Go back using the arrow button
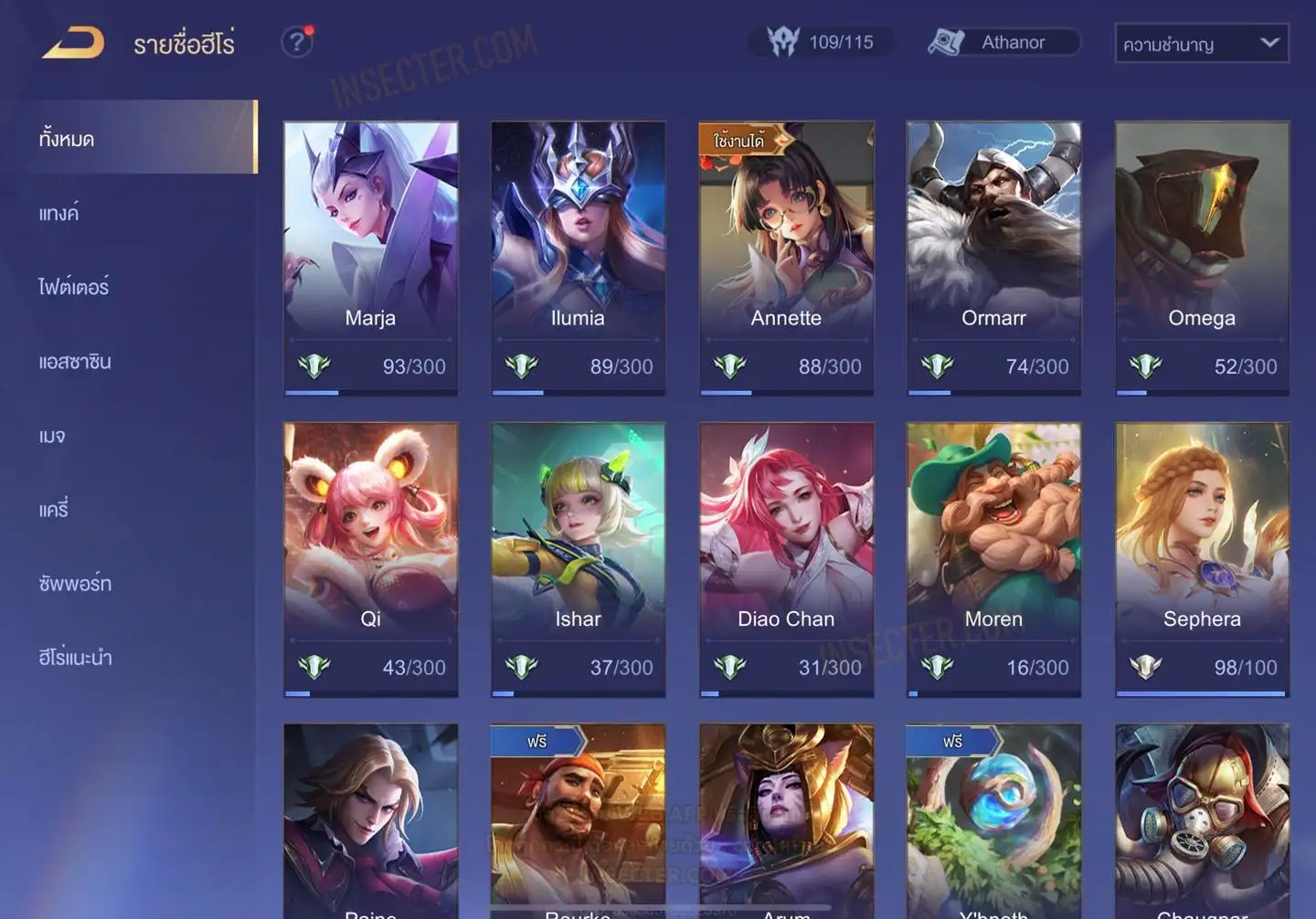 tap(73, 43)
